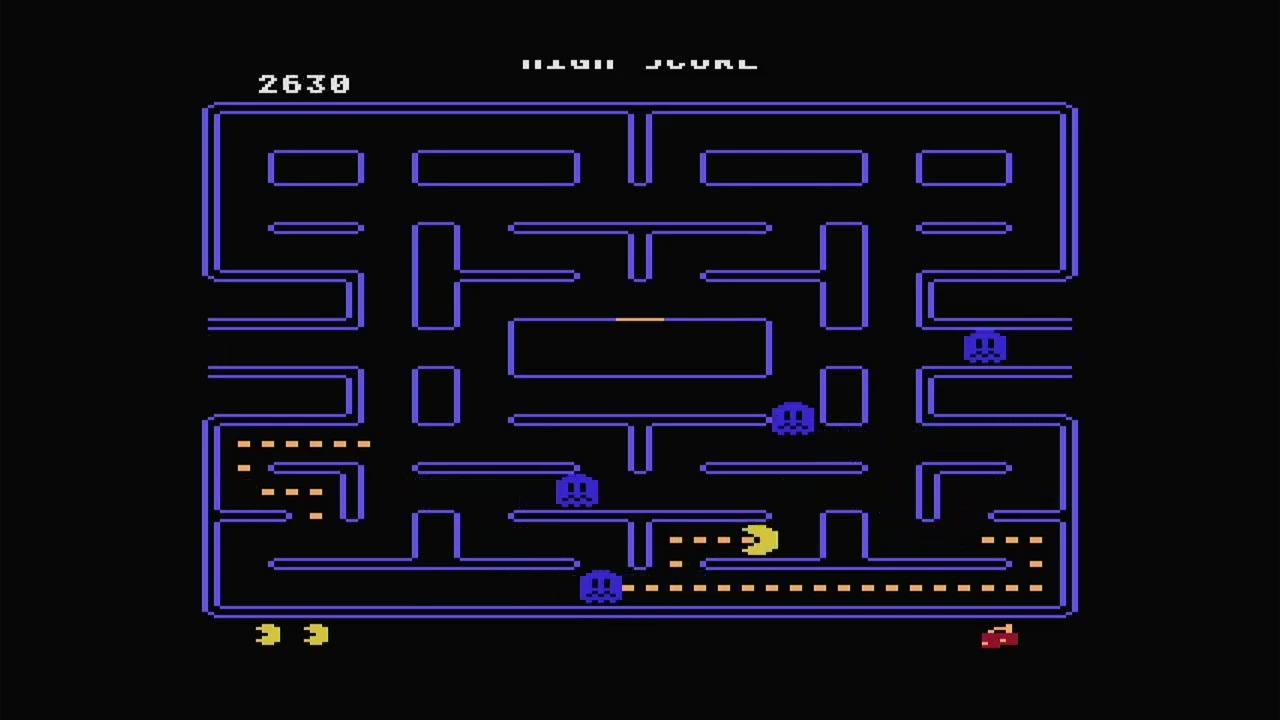Click the dot cluster near the bottom-right corner
1280x720 pixels.
click(1010, 542)
